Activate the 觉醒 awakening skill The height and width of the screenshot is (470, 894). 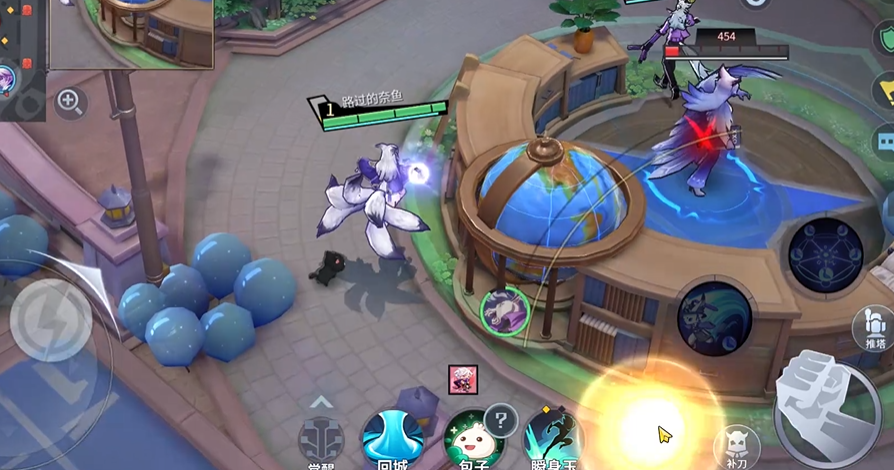click(x=321, y=440)
